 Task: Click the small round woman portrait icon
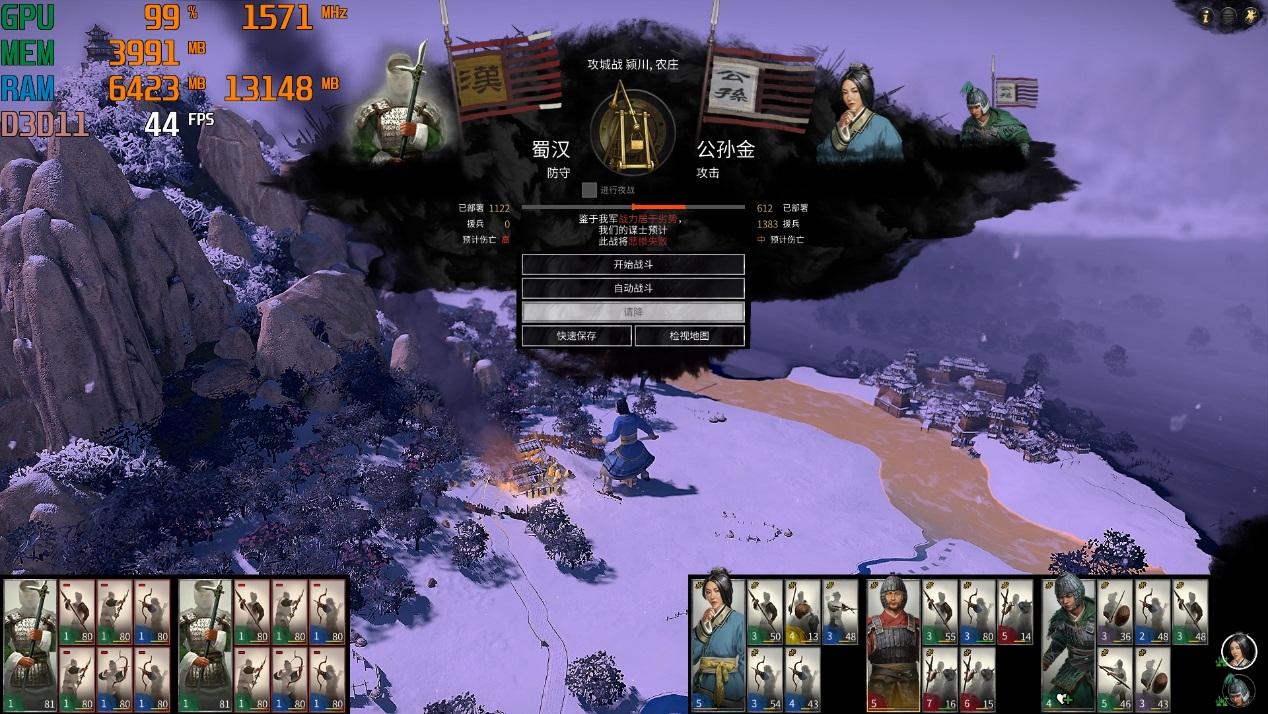pos(1238,649)
